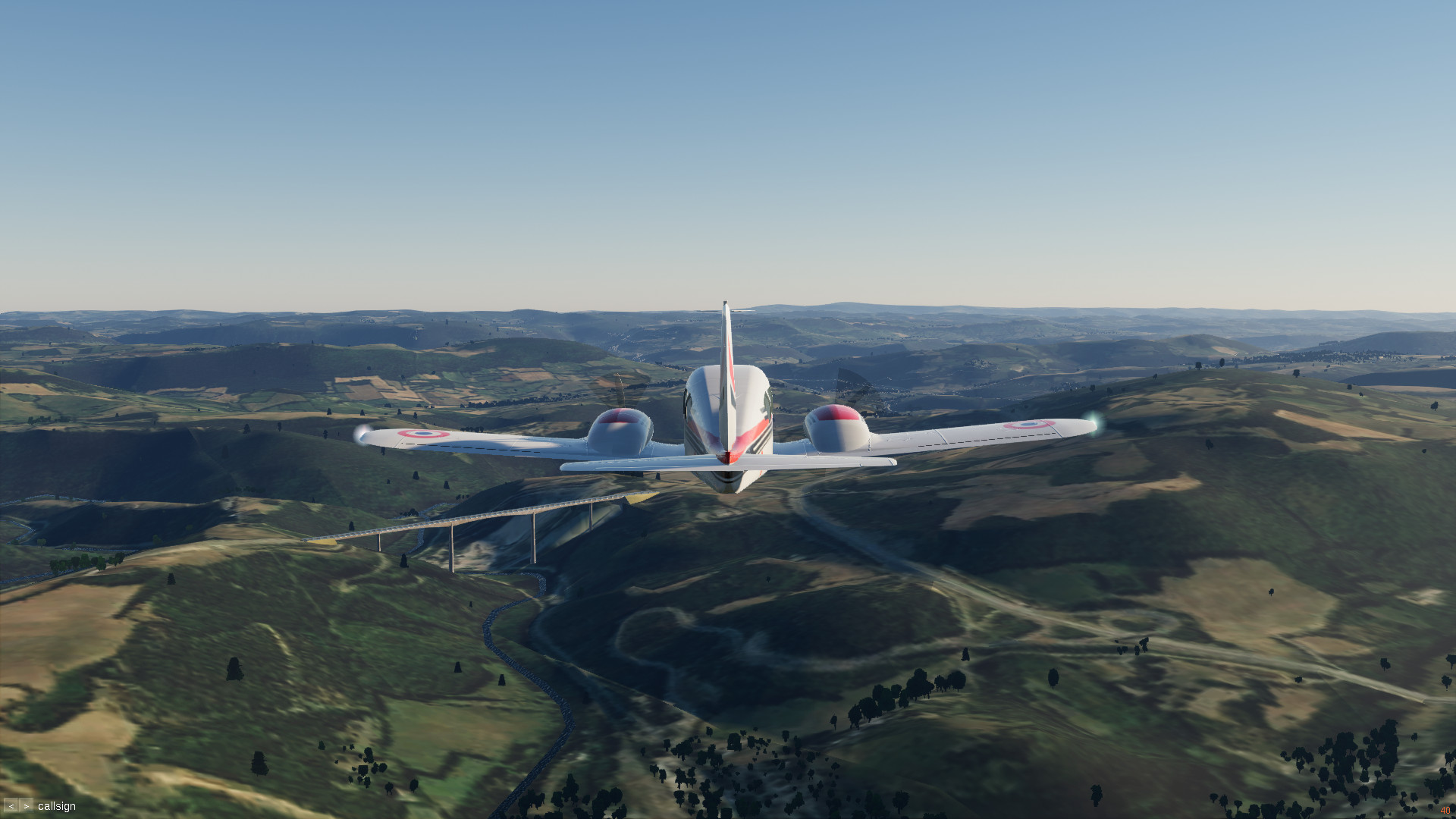1456x819 pixels.
Task: Click the previous aircraft arrow beside callsign
Action: tap(11, 806)
